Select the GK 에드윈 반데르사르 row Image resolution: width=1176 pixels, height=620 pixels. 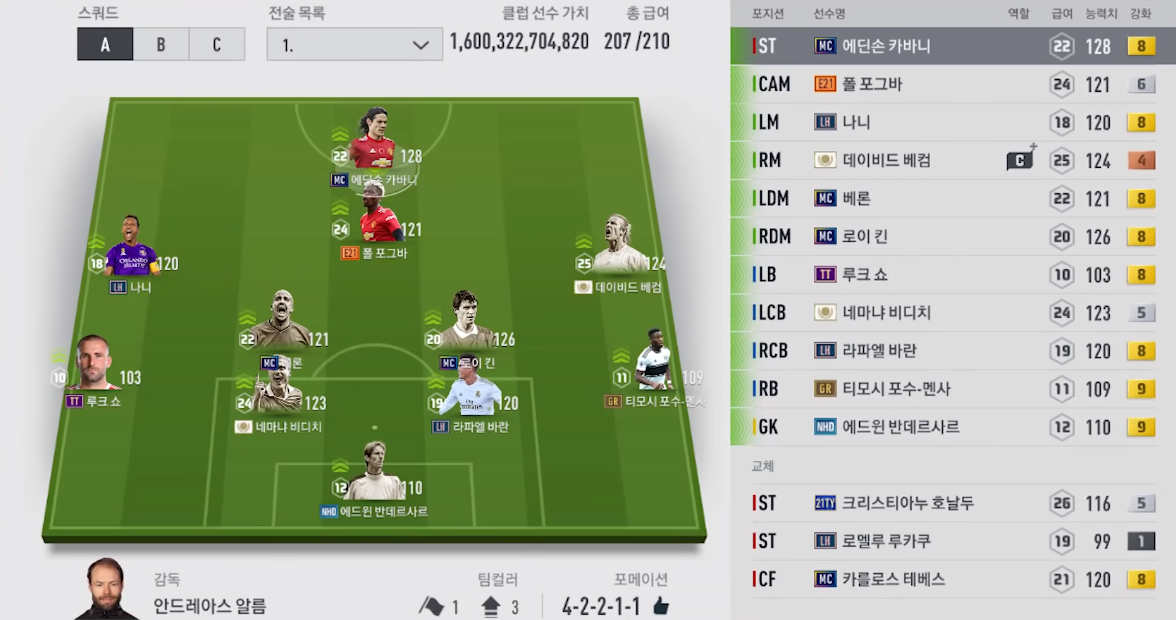tap(952, 426)
